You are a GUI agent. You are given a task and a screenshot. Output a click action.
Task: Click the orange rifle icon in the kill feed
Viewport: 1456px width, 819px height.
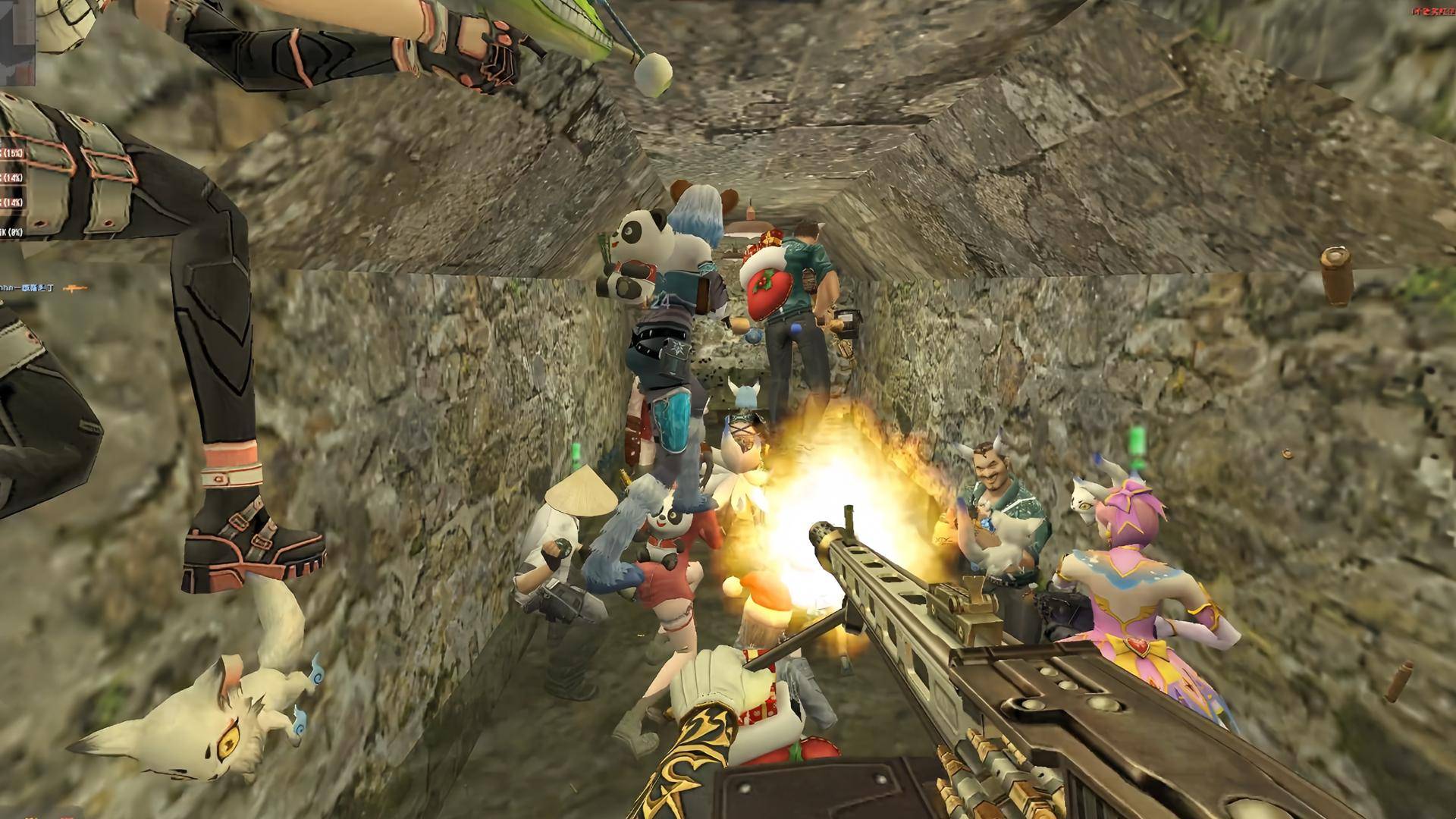point(76,288)
